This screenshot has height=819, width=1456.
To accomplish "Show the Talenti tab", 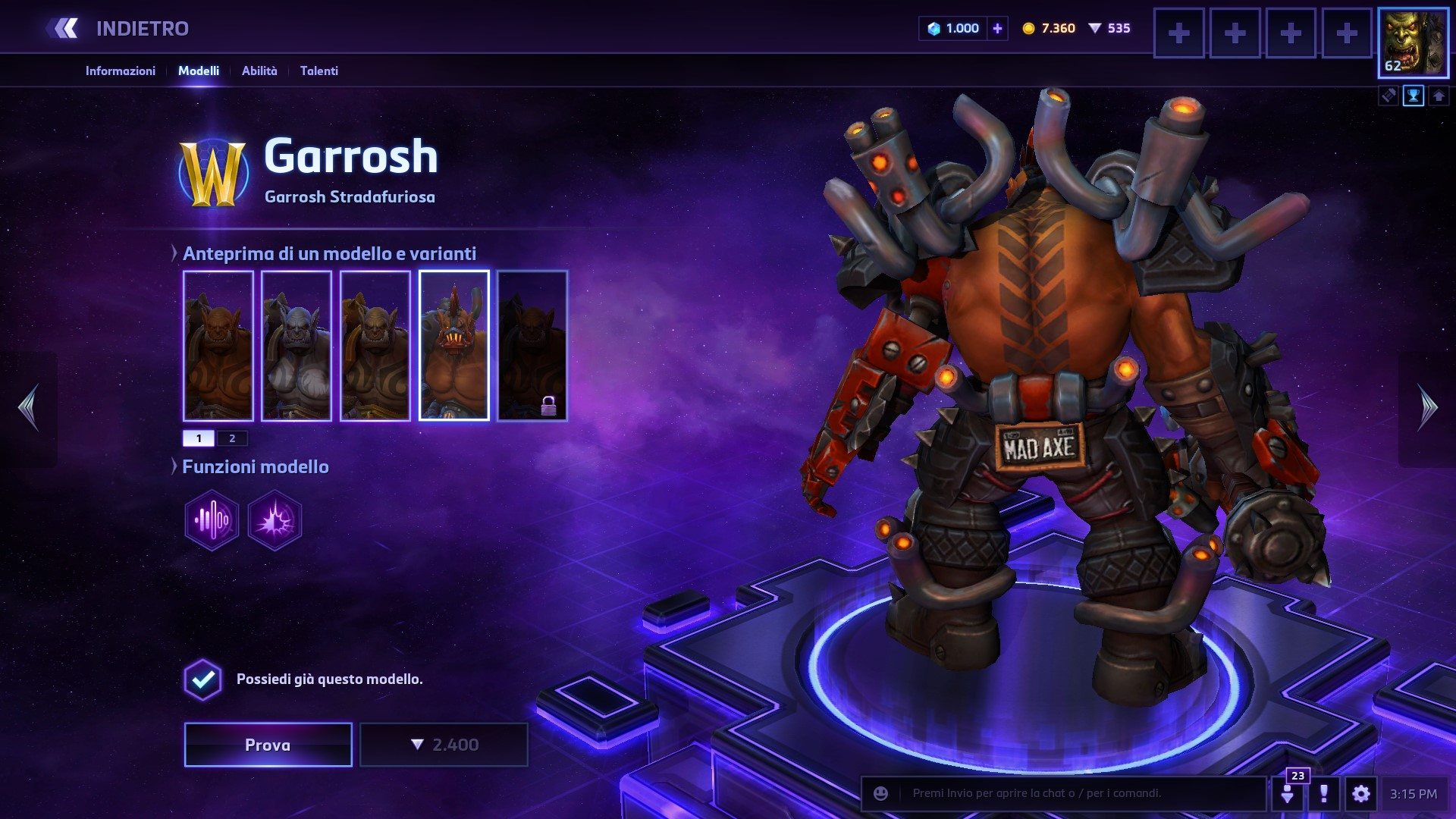I will click(318, 71).
